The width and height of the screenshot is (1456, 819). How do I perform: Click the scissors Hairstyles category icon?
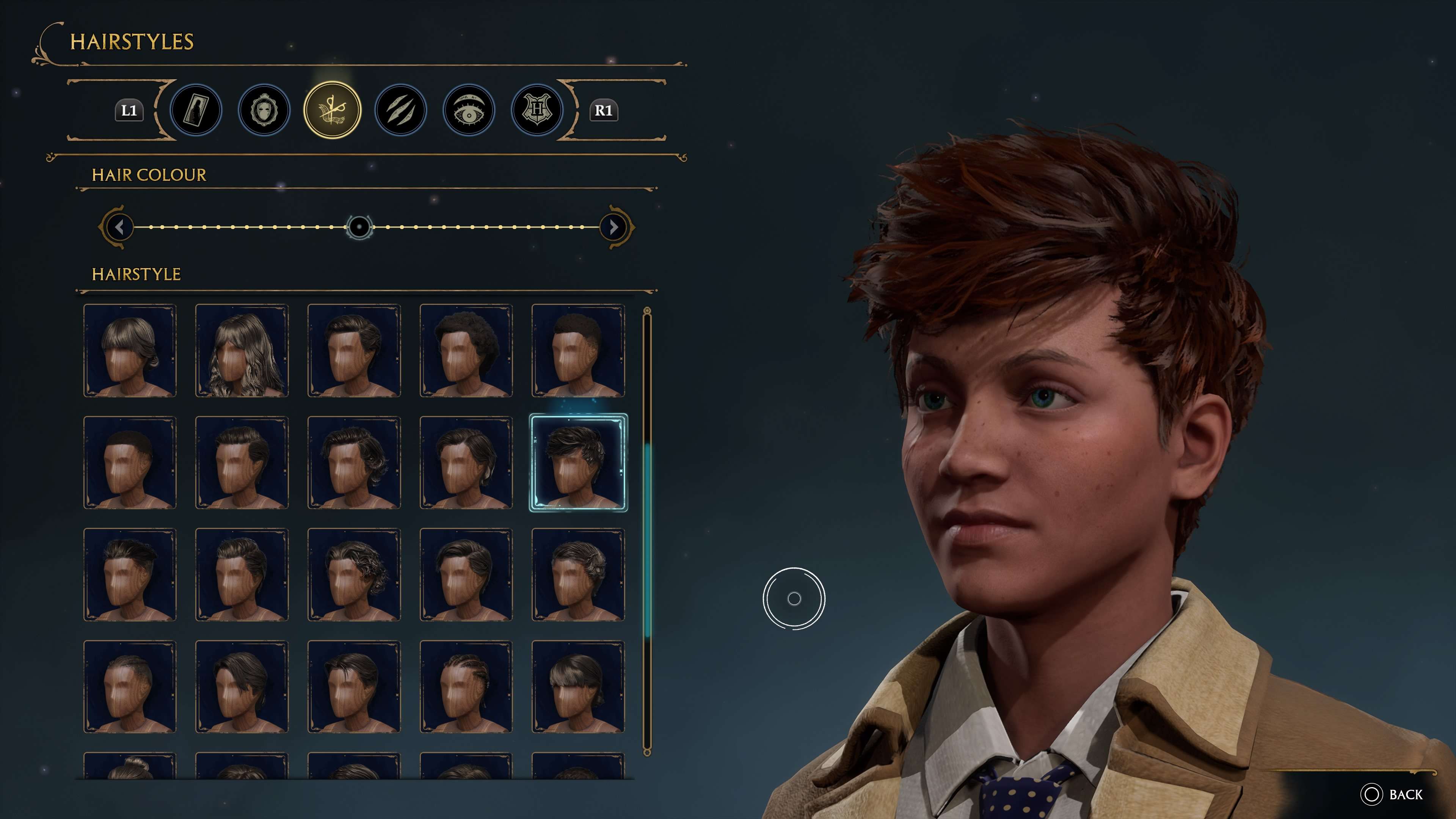tap(333, 110)
